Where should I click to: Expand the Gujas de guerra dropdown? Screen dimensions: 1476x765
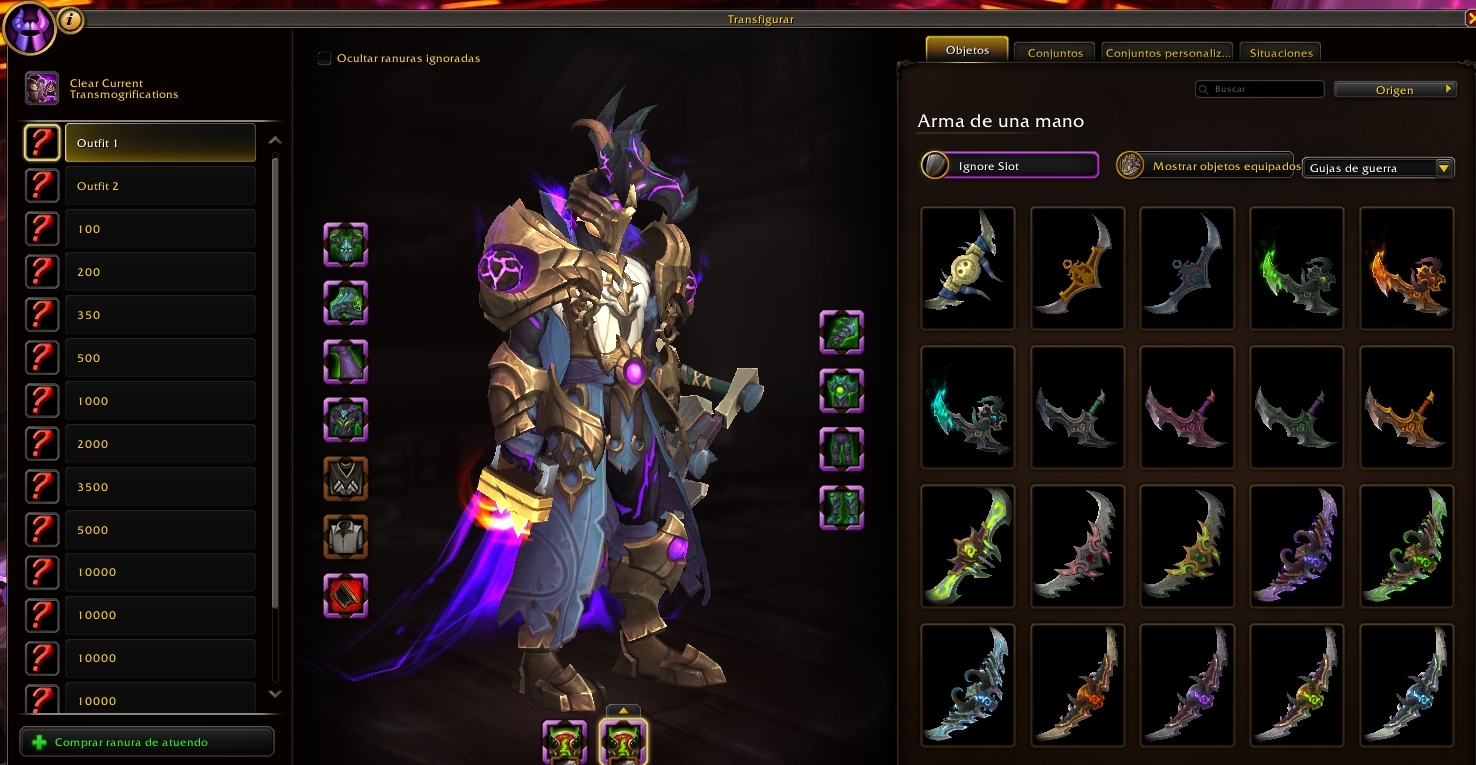1378,168
